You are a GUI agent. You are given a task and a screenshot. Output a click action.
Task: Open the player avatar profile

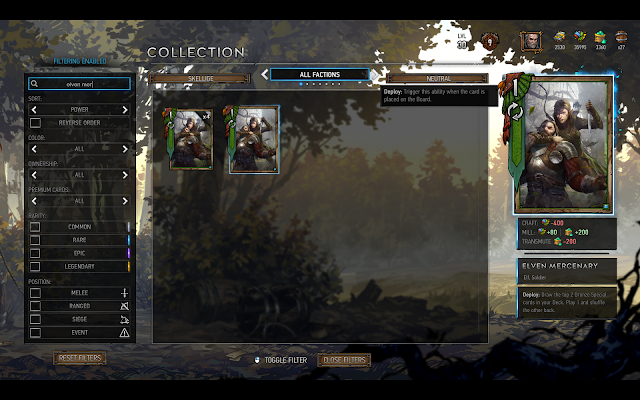530,41
